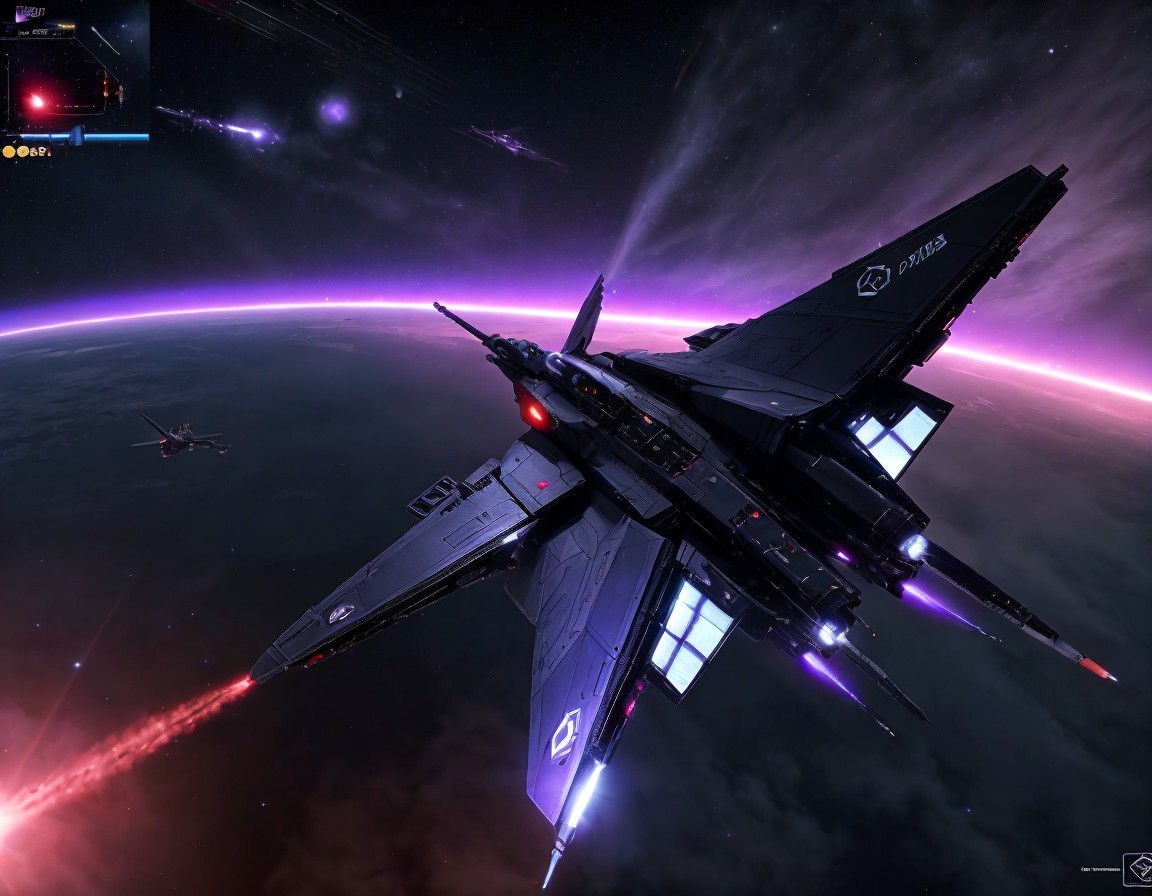The width and height of the screenshot is (1152, 896).
Task: Select the diamond emblem icon in the corner
Action: coord(1137,869)
